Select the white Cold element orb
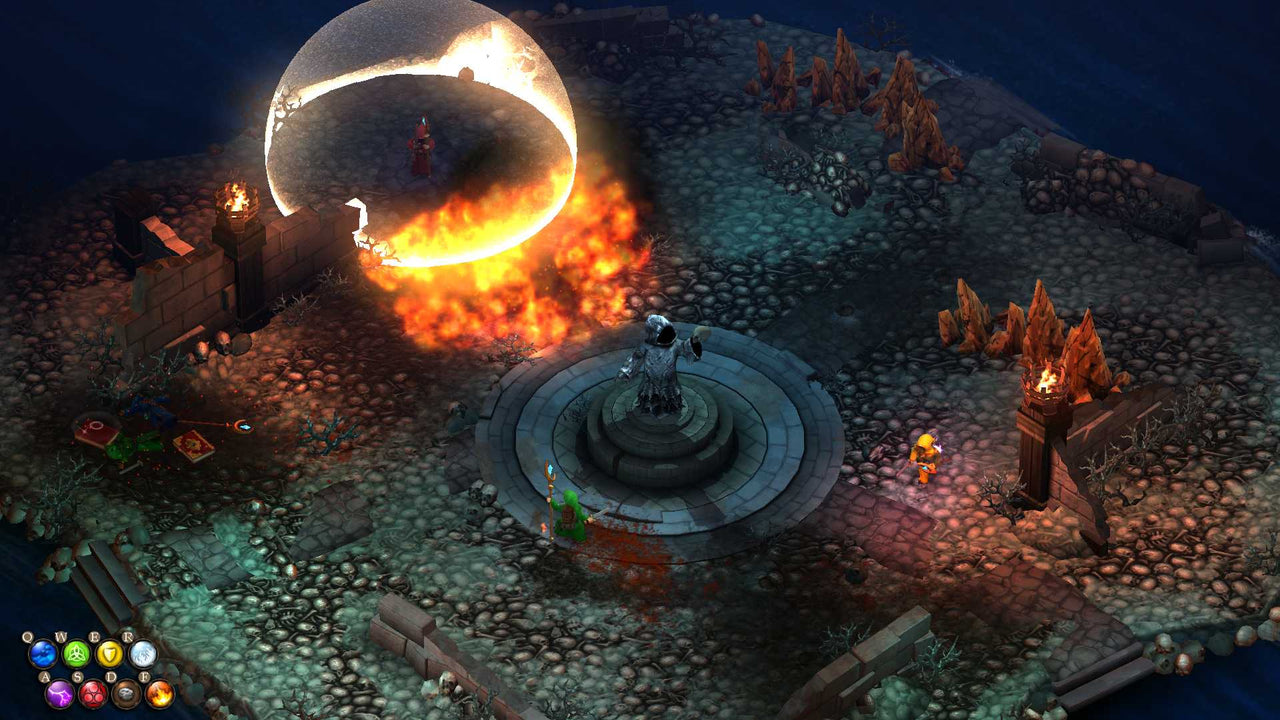The image size is (1280, 720). coord(142,653)
